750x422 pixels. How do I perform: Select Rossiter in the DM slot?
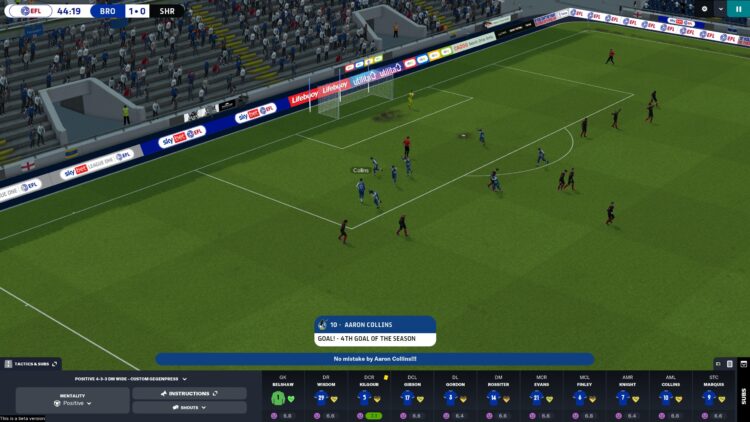point(498,397)
